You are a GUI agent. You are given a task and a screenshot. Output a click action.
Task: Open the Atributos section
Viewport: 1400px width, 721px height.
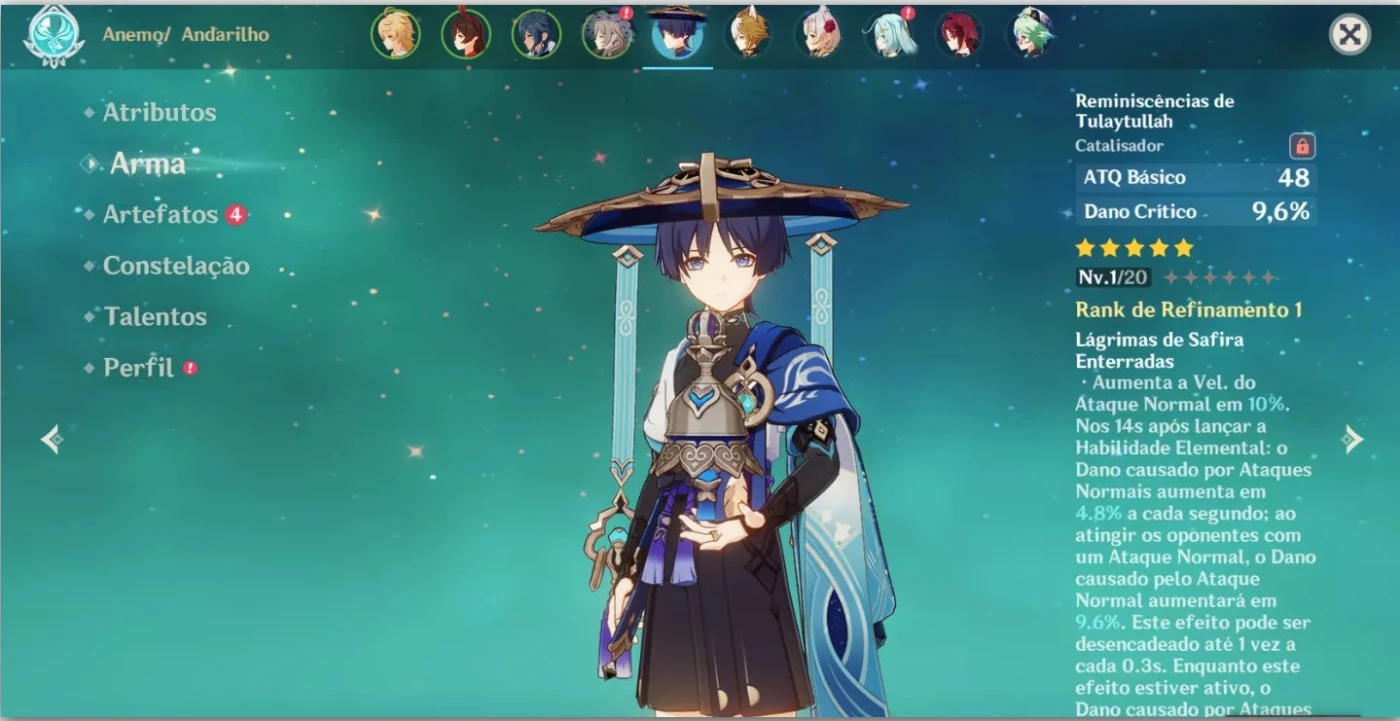pyautogui.click(x=158, y=112)
